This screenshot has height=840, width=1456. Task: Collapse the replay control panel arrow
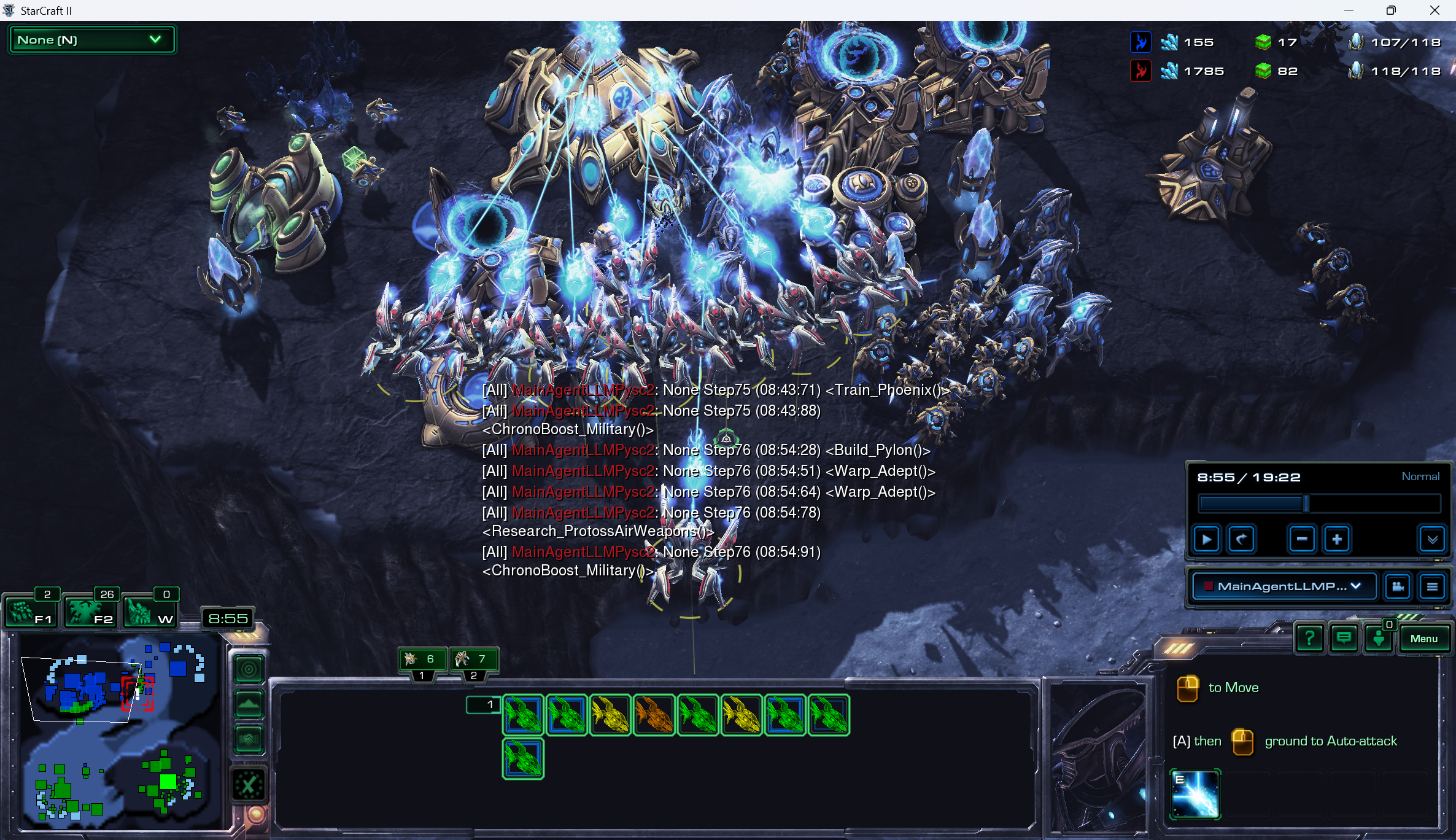point(1432,540)
